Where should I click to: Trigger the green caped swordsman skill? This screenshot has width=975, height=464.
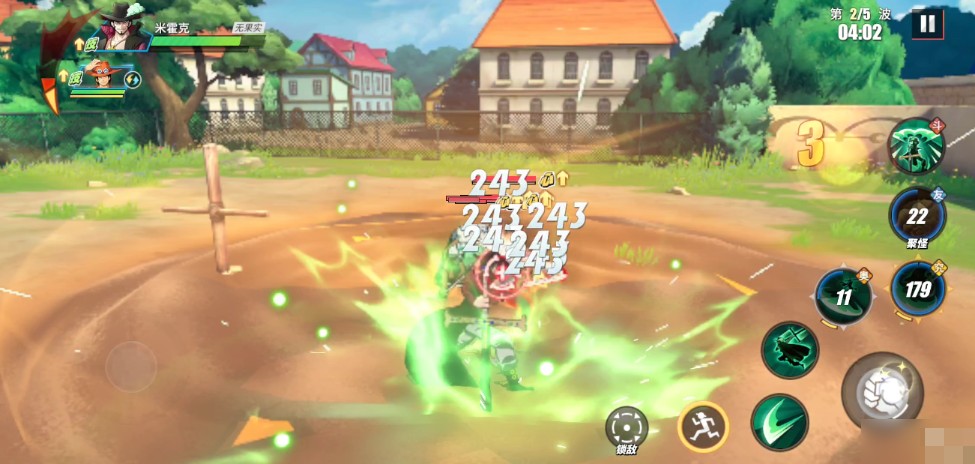pos(790,350)
